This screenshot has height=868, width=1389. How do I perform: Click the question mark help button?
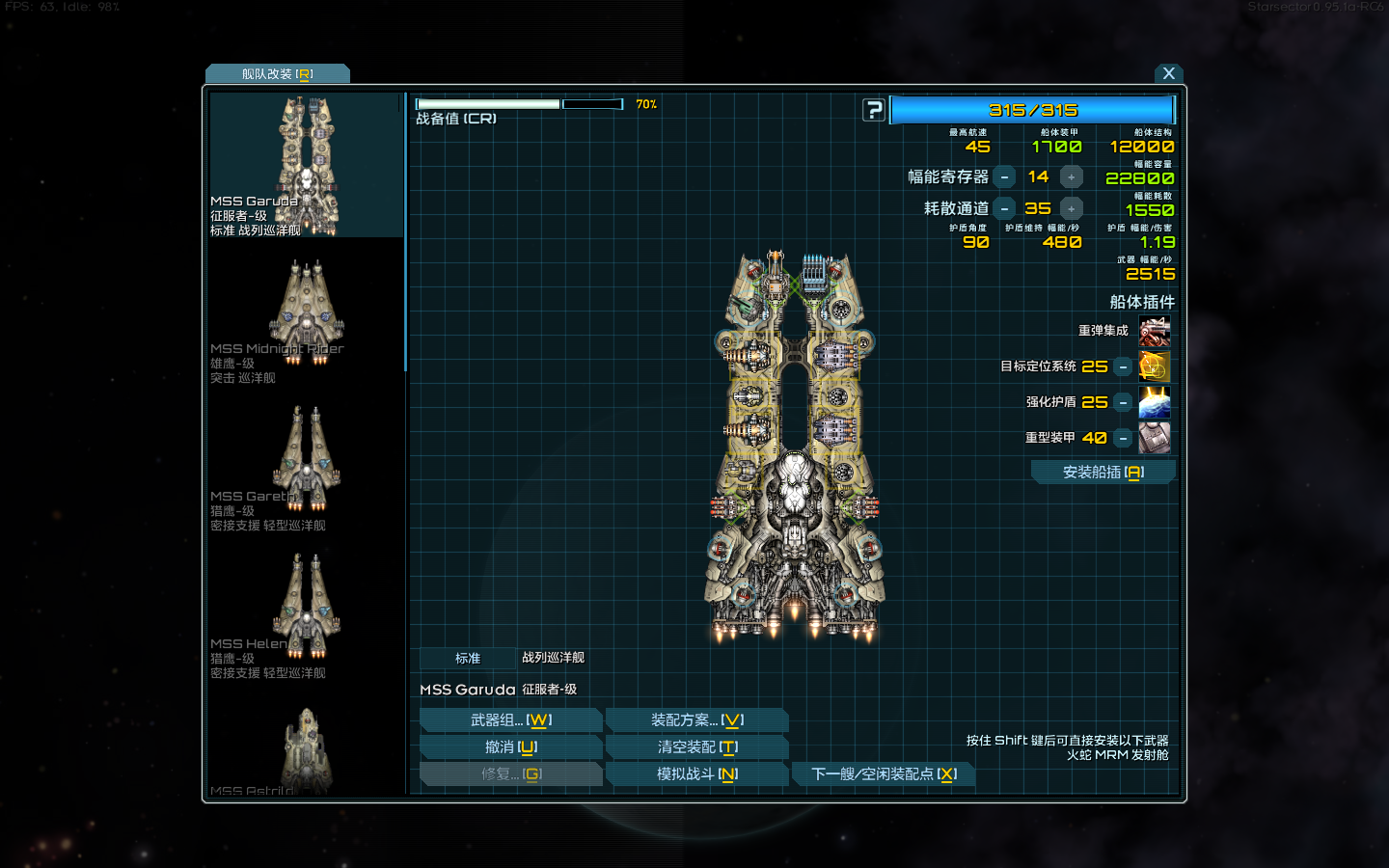pos(873,110)
